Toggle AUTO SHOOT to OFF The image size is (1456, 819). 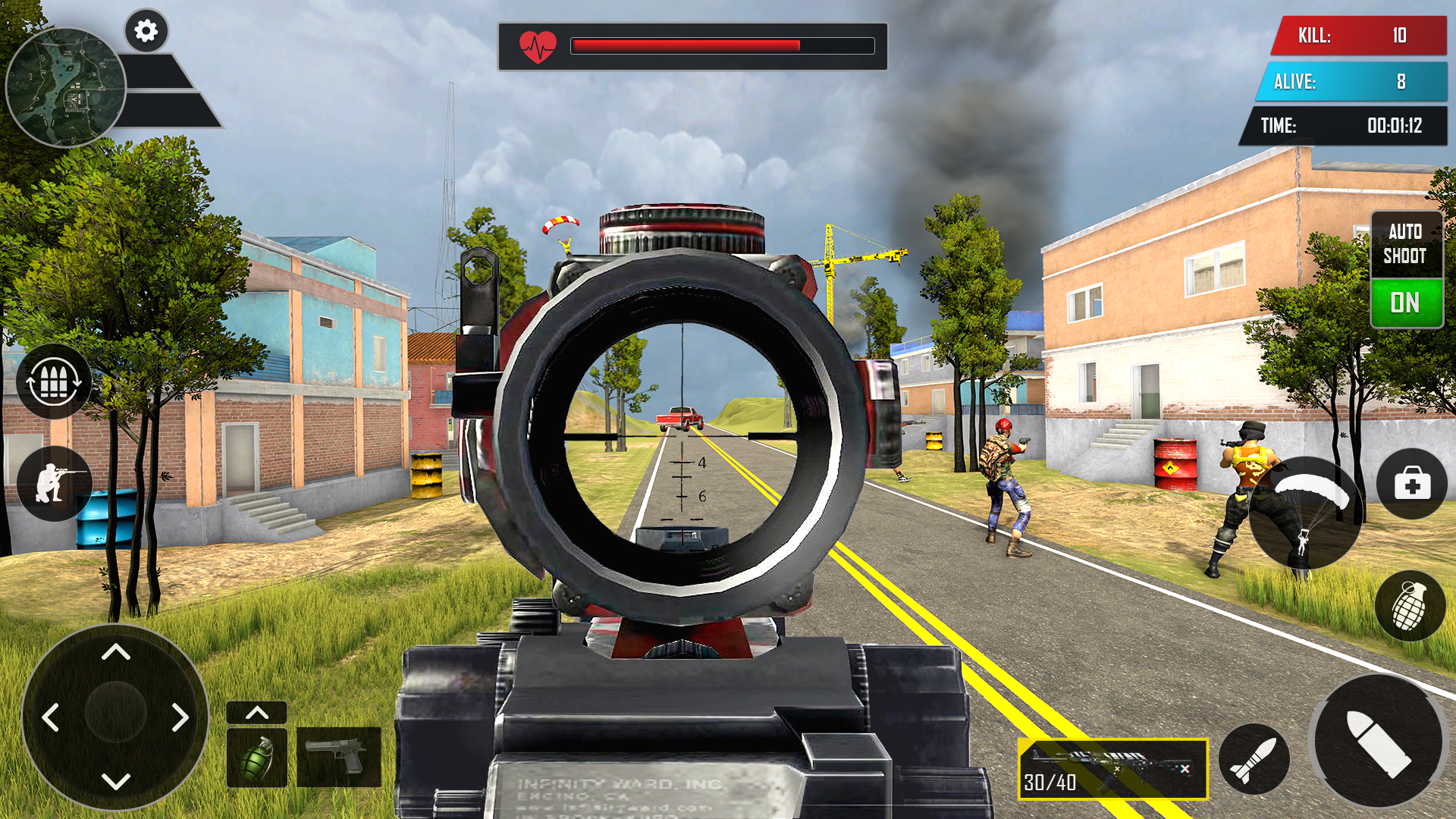[1407, 303]
